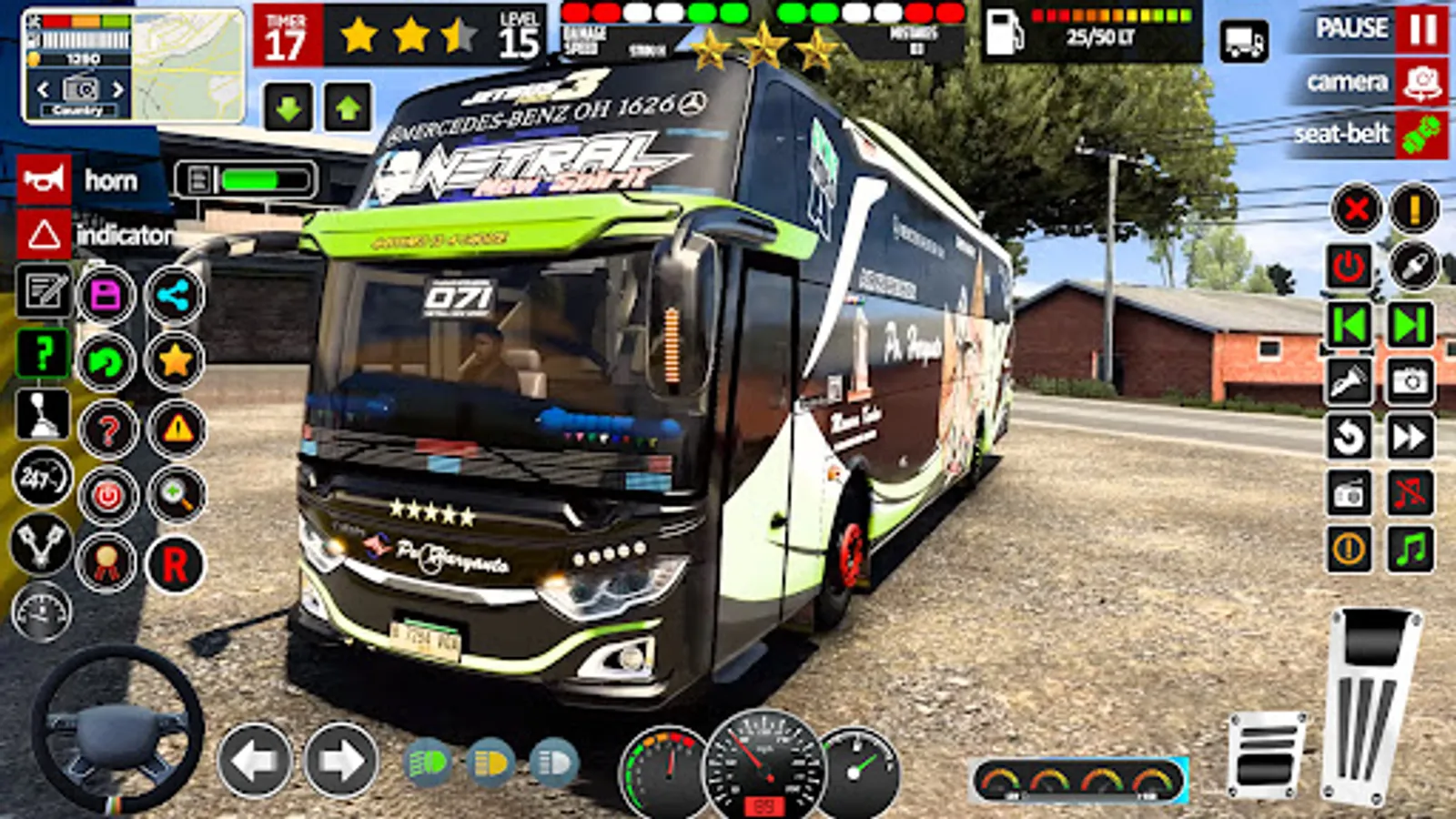Steer right with the right arrow button
1456x819 pixels.
pos(340,761)
